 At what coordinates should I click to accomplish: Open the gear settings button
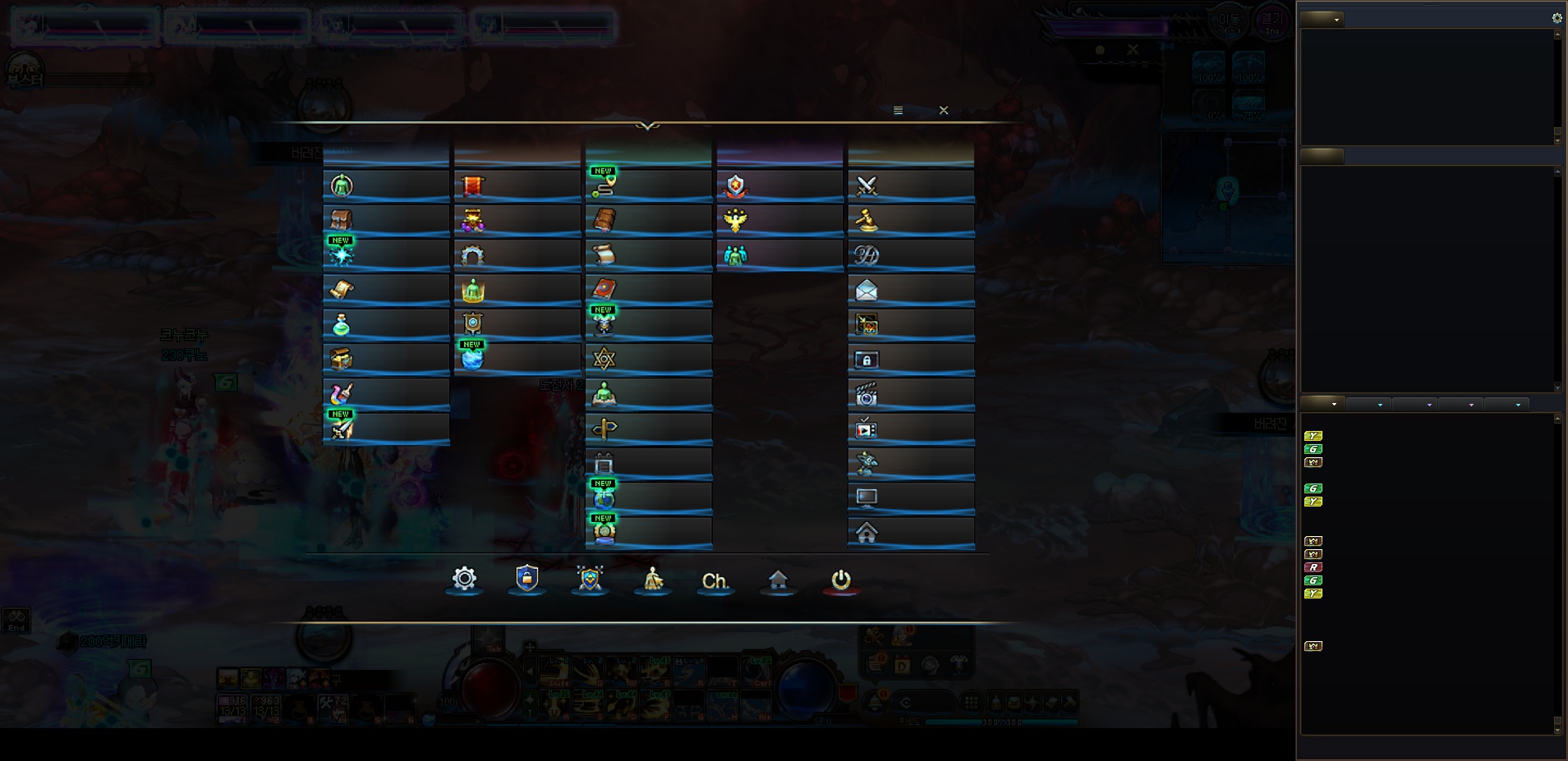[464, 579]
